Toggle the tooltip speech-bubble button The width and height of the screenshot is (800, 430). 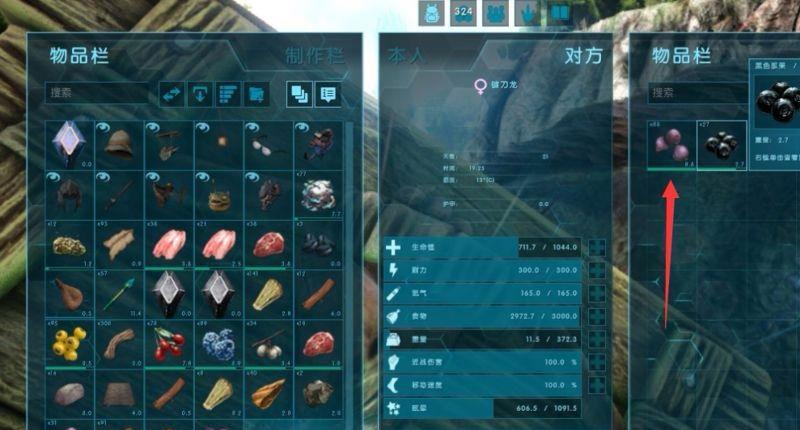pos(328,94)
